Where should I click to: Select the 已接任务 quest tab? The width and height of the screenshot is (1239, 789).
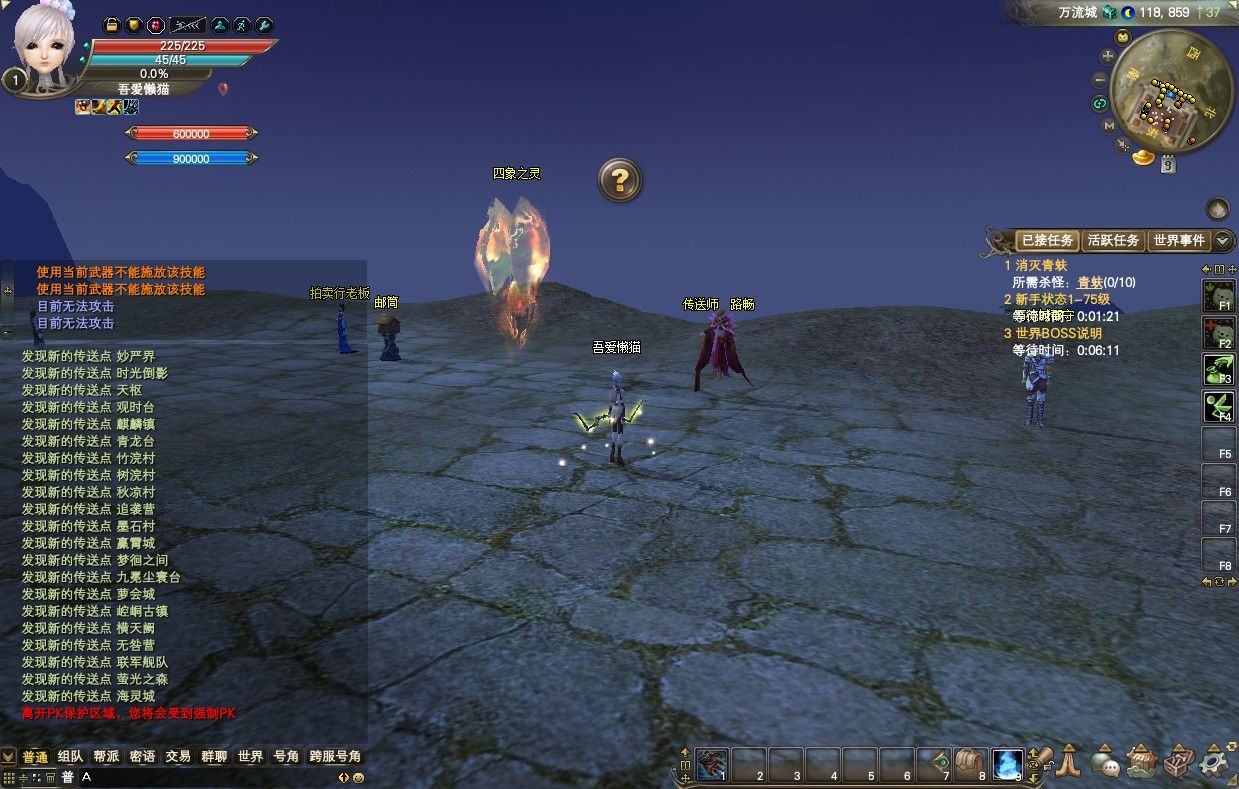coord(1047,240)
